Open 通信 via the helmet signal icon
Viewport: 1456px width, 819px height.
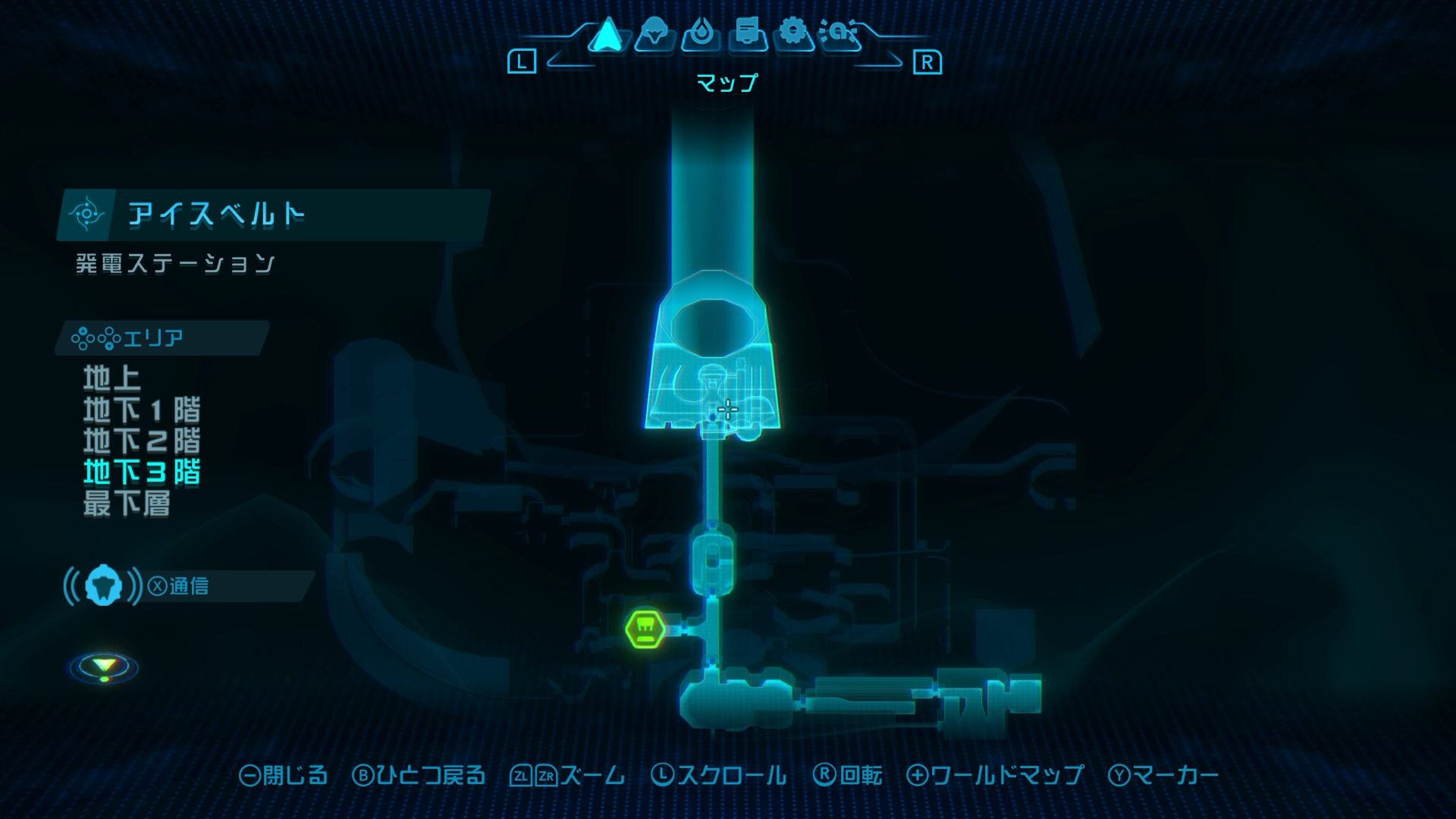[103, 585]
